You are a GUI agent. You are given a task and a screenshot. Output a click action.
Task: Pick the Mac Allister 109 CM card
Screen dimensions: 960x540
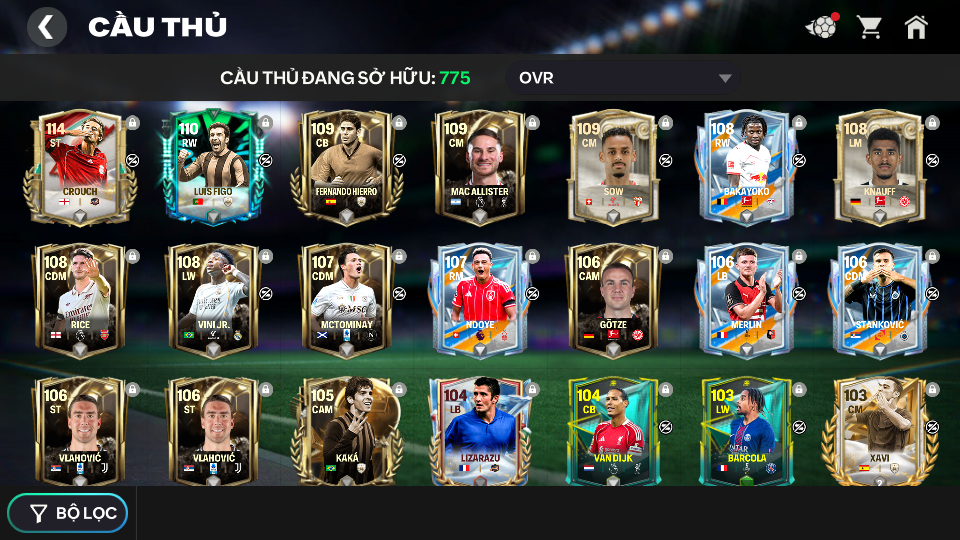coord(478,167)
